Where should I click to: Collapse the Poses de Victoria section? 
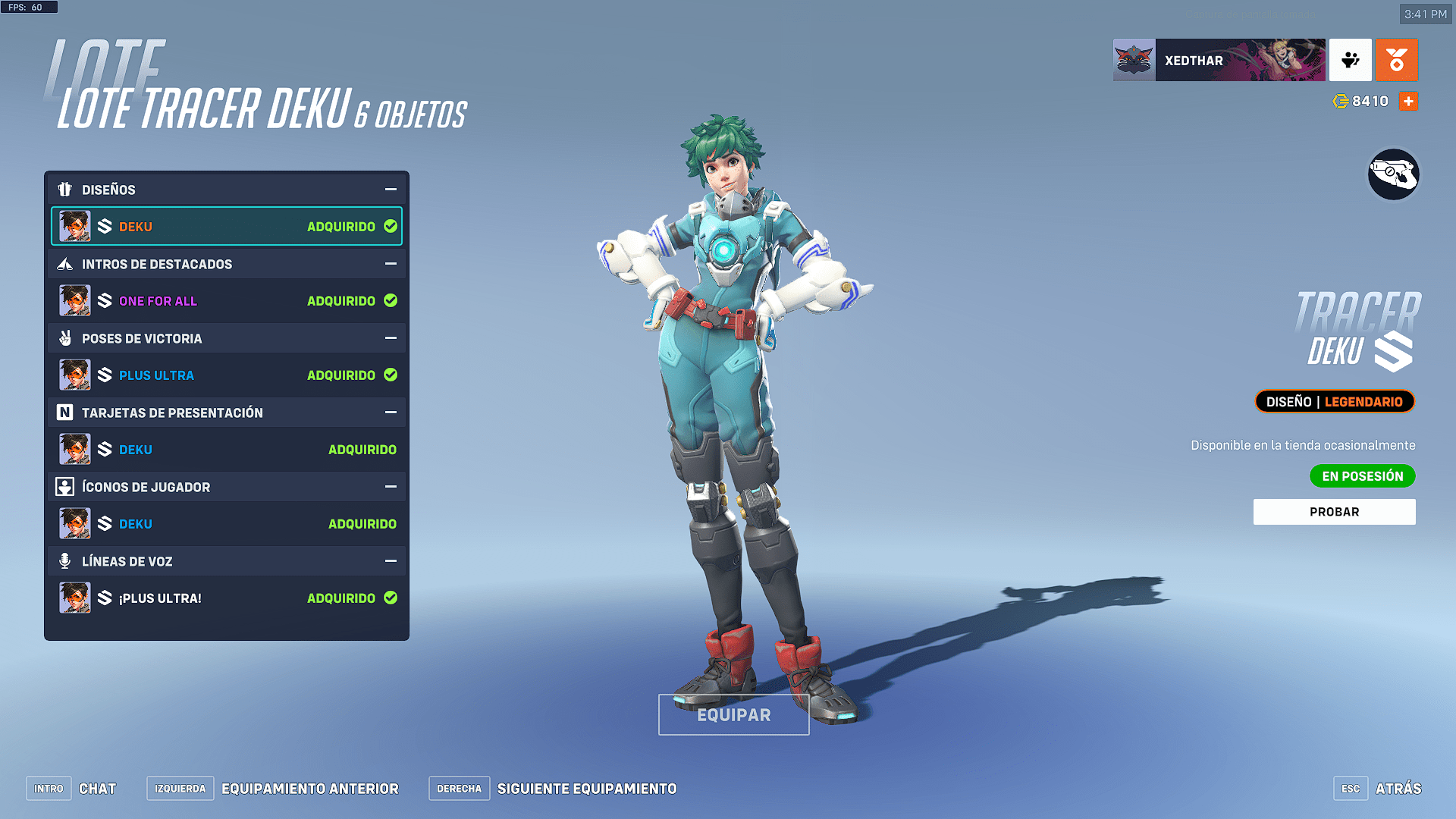coord(391,338)
